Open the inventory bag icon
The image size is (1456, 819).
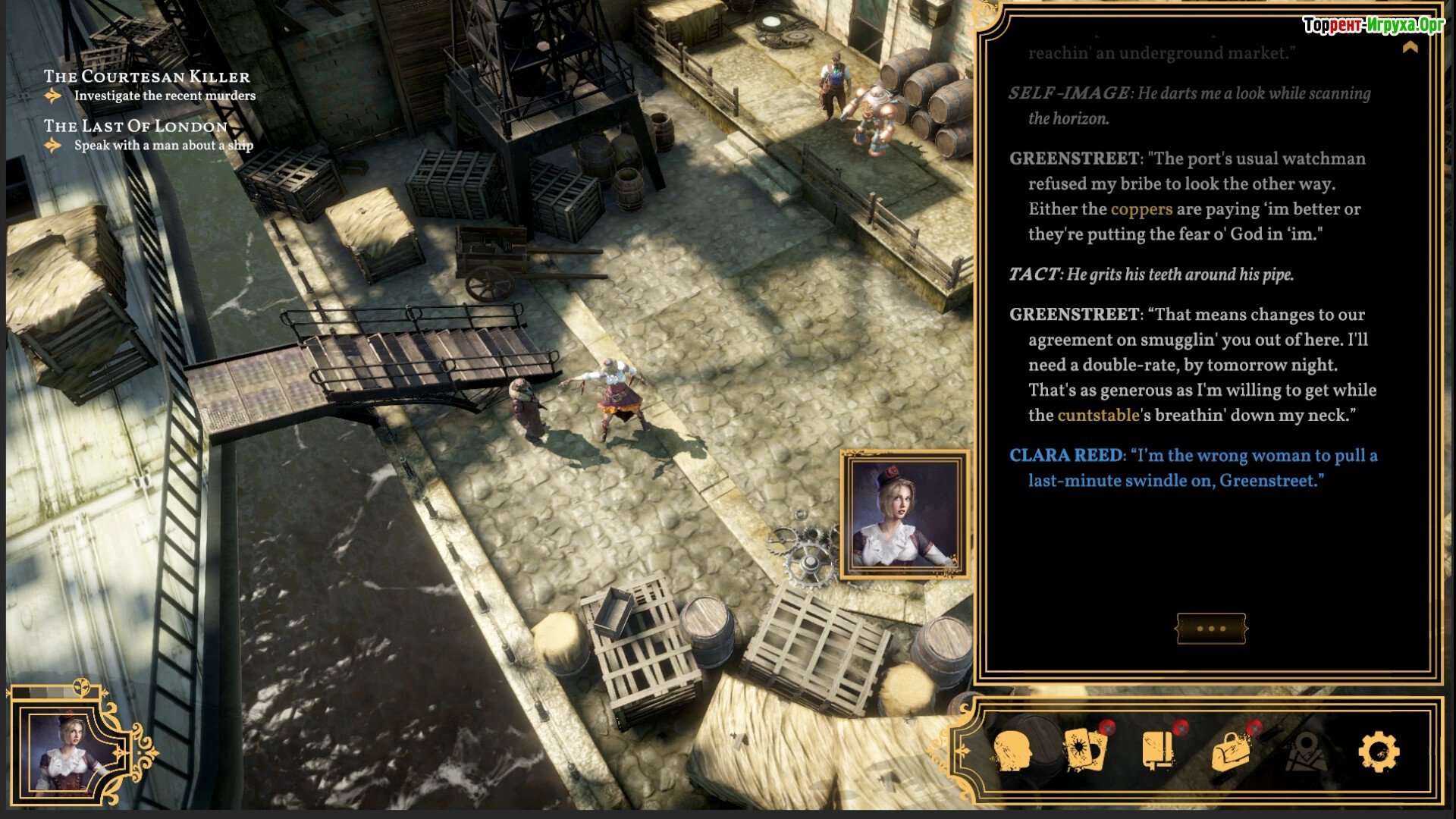[1231, 751]
